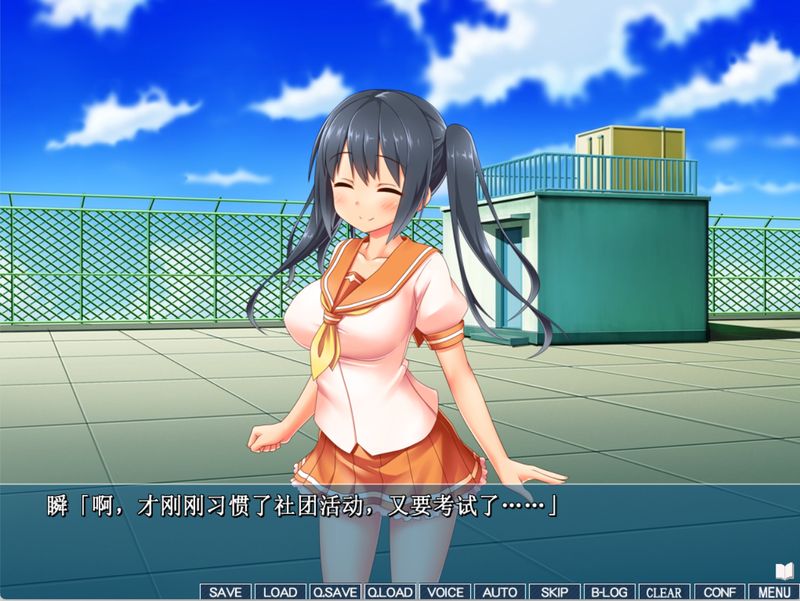This screenshot has height=601, width=800.
Task: Open the B-LOG backlog
Action: point(608,592)
